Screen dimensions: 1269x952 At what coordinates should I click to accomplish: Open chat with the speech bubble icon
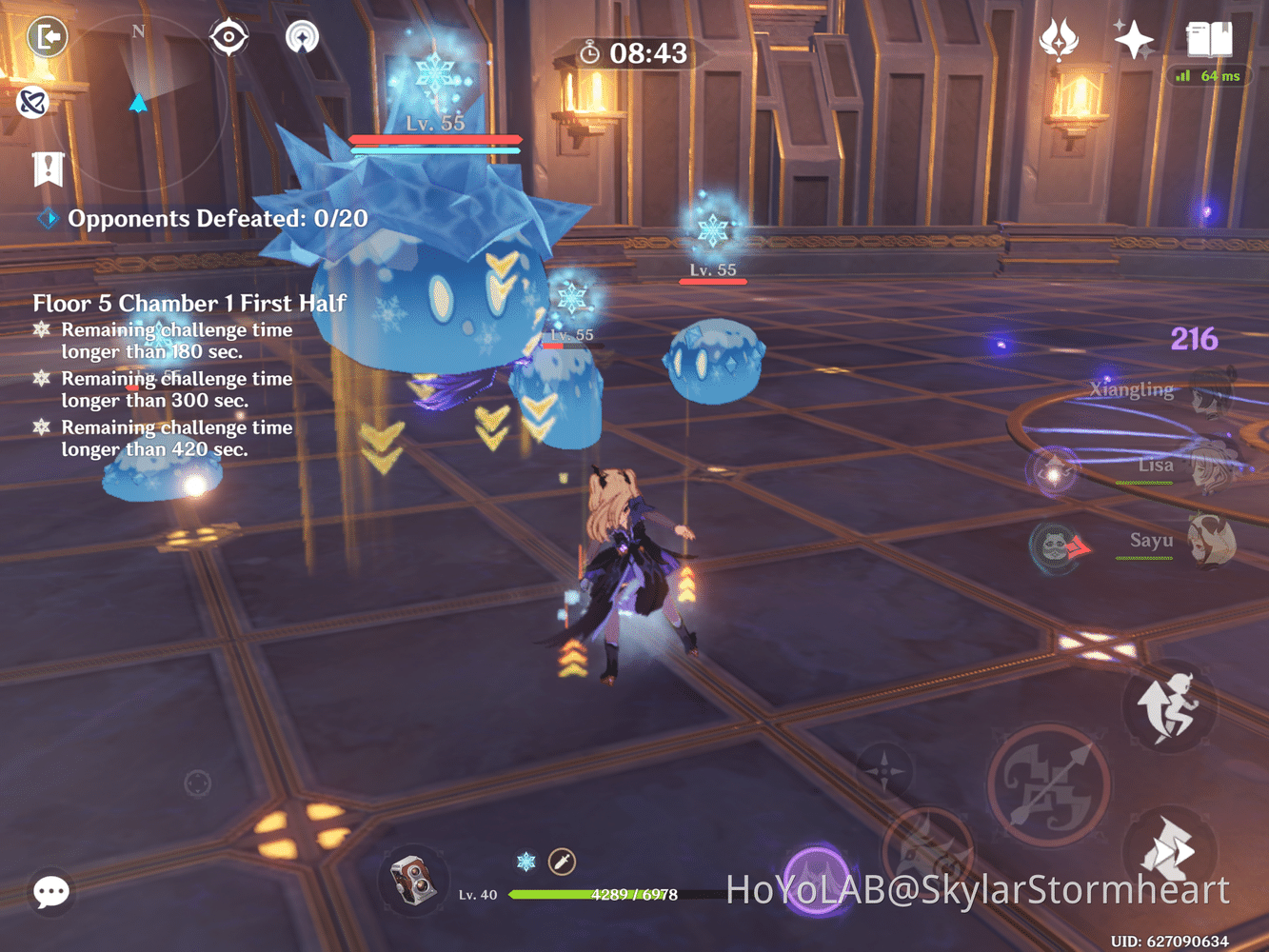point(50,893)
